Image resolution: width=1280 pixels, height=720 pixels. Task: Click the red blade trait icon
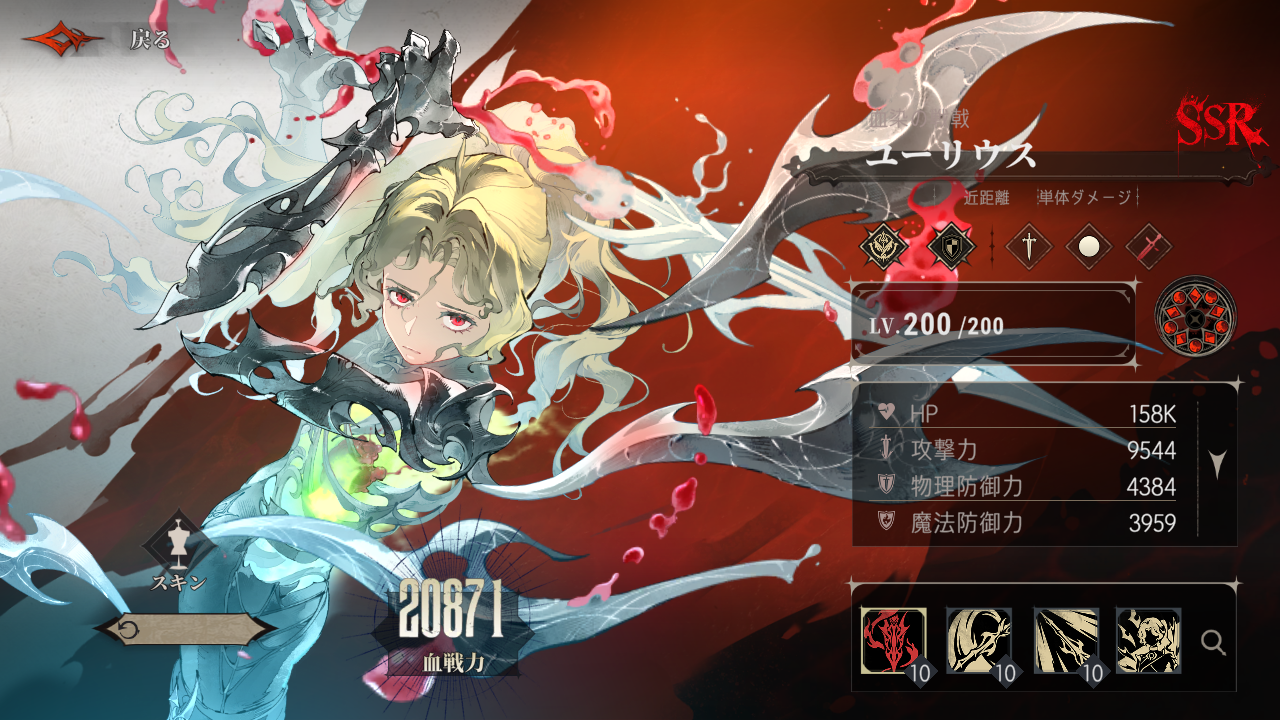tap(1148, 247)
